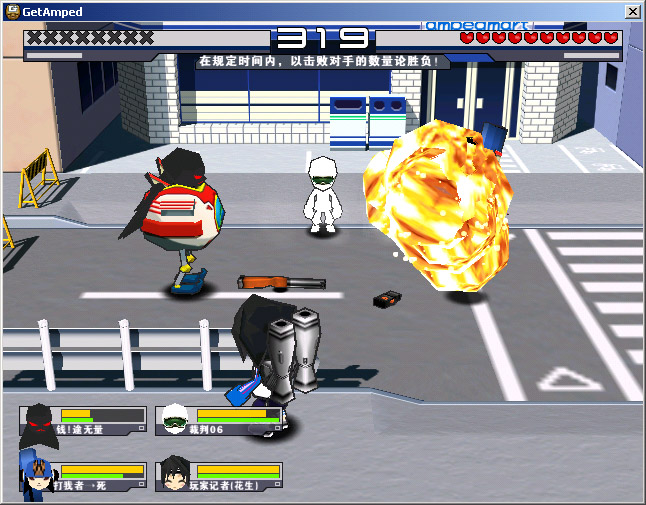
Task: Select the 裁判06 white helmet player panel
Action: [x=218, y=421]
